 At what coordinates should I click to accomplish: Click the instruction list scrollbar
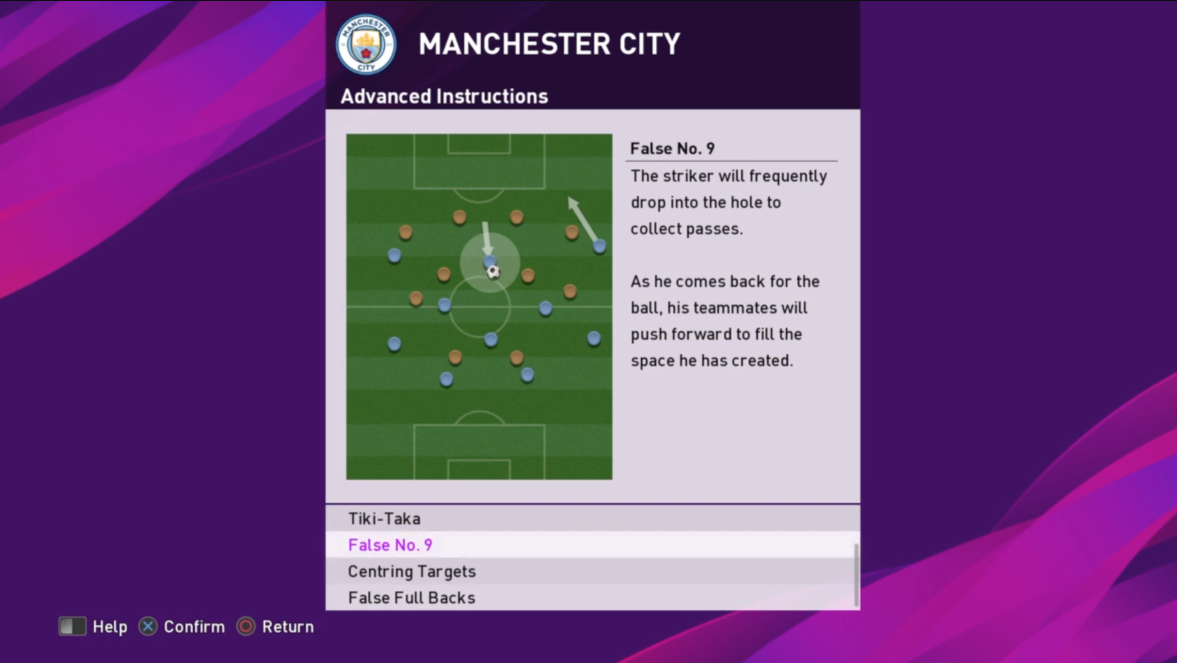(x=856, y=574)
